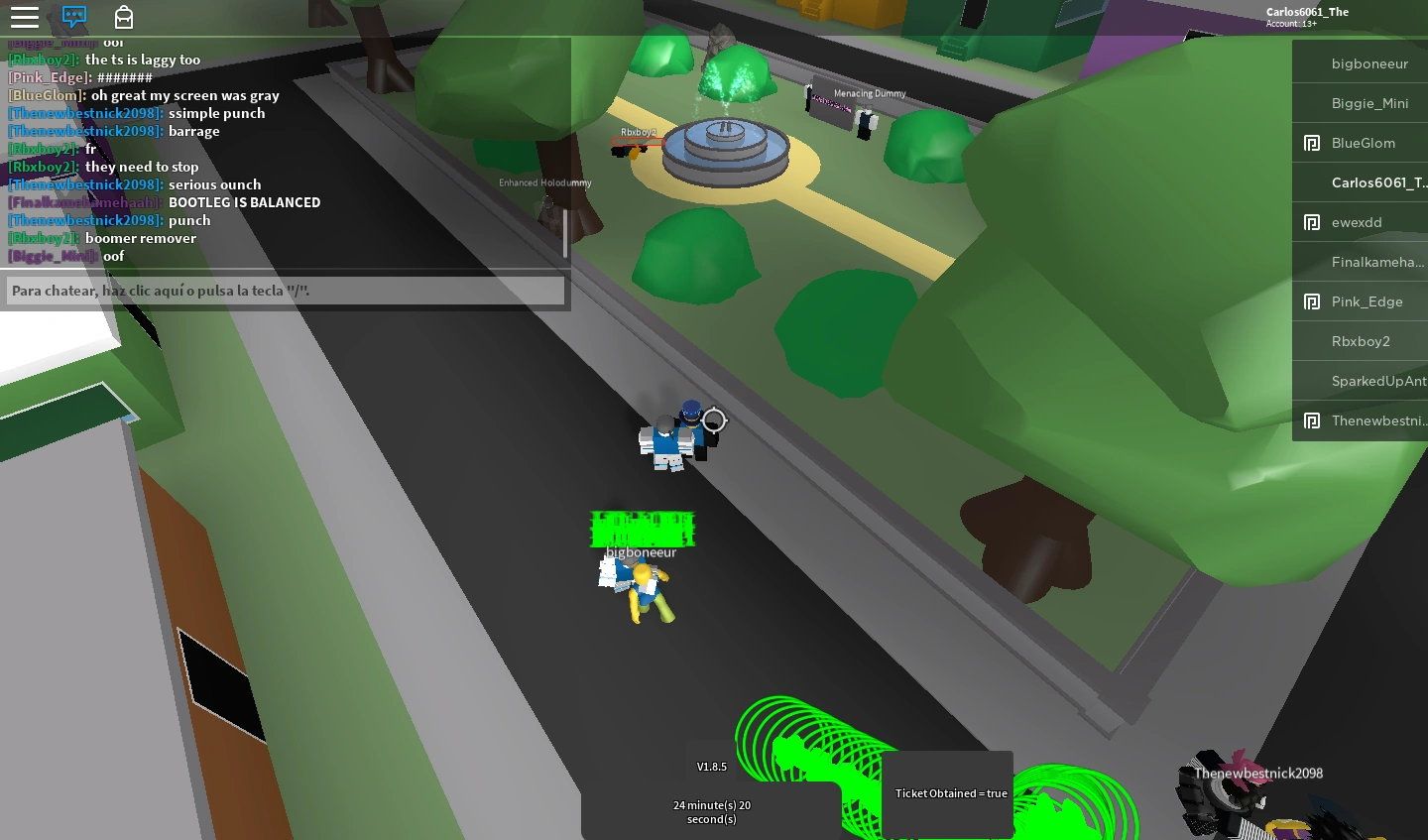Click the Premium badge beside ewexdd

pyautogui.click(x=1313, y=222)
